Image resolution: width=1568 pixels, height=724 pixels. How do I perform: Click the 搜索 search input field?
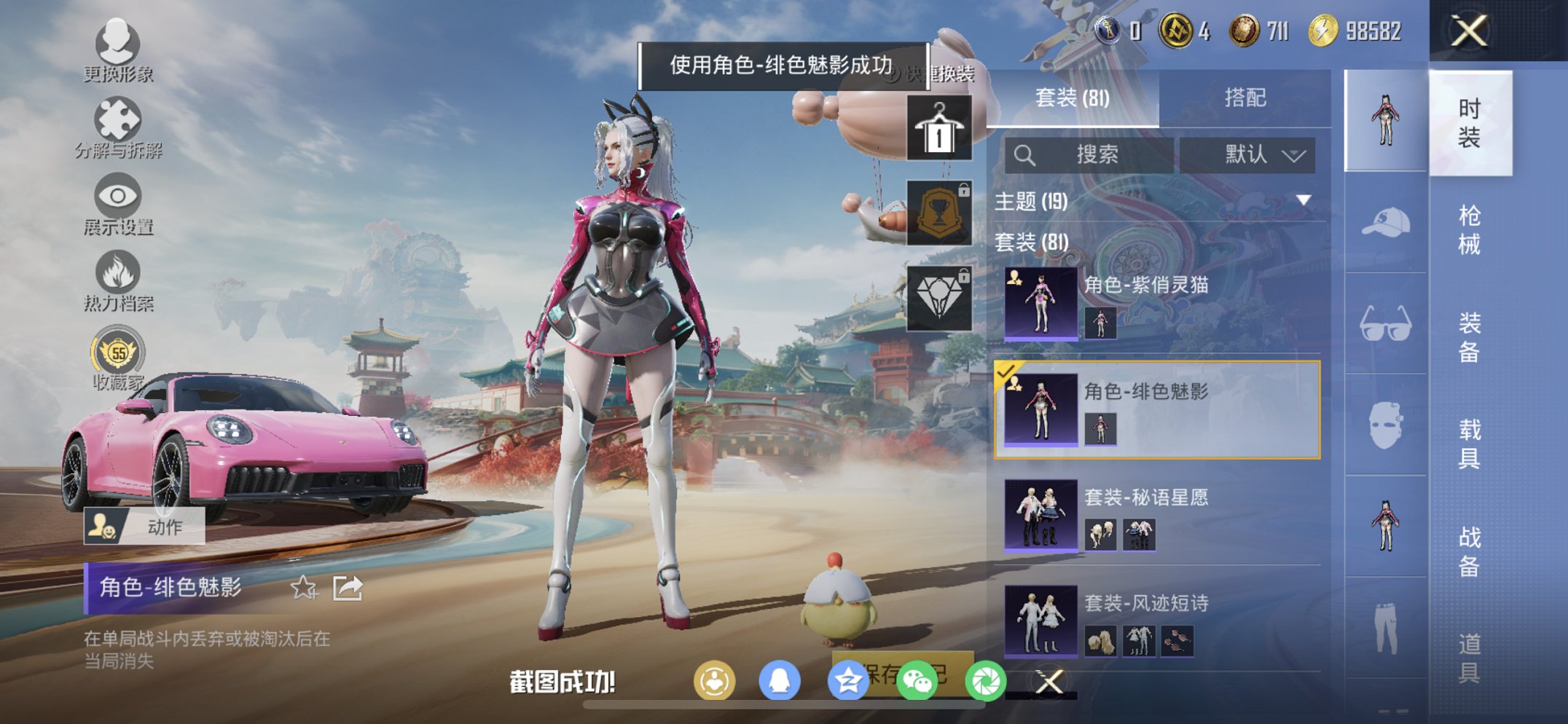click(x=1093, y=154)
